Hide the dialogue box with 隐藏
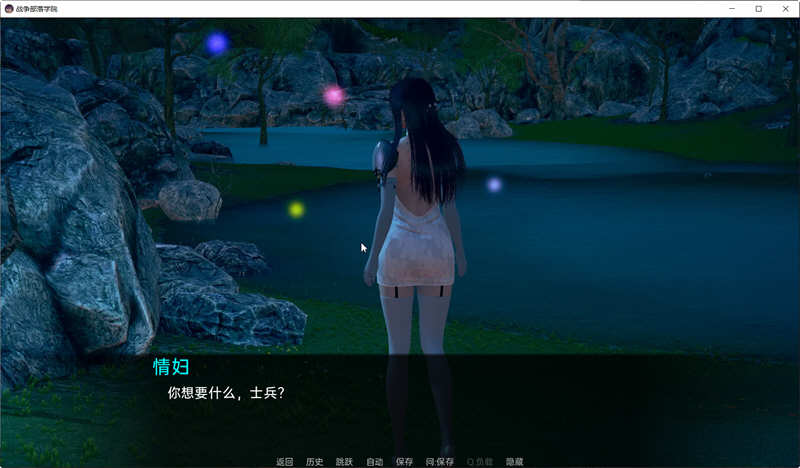 pyautogui.click(x=514, y=462)
